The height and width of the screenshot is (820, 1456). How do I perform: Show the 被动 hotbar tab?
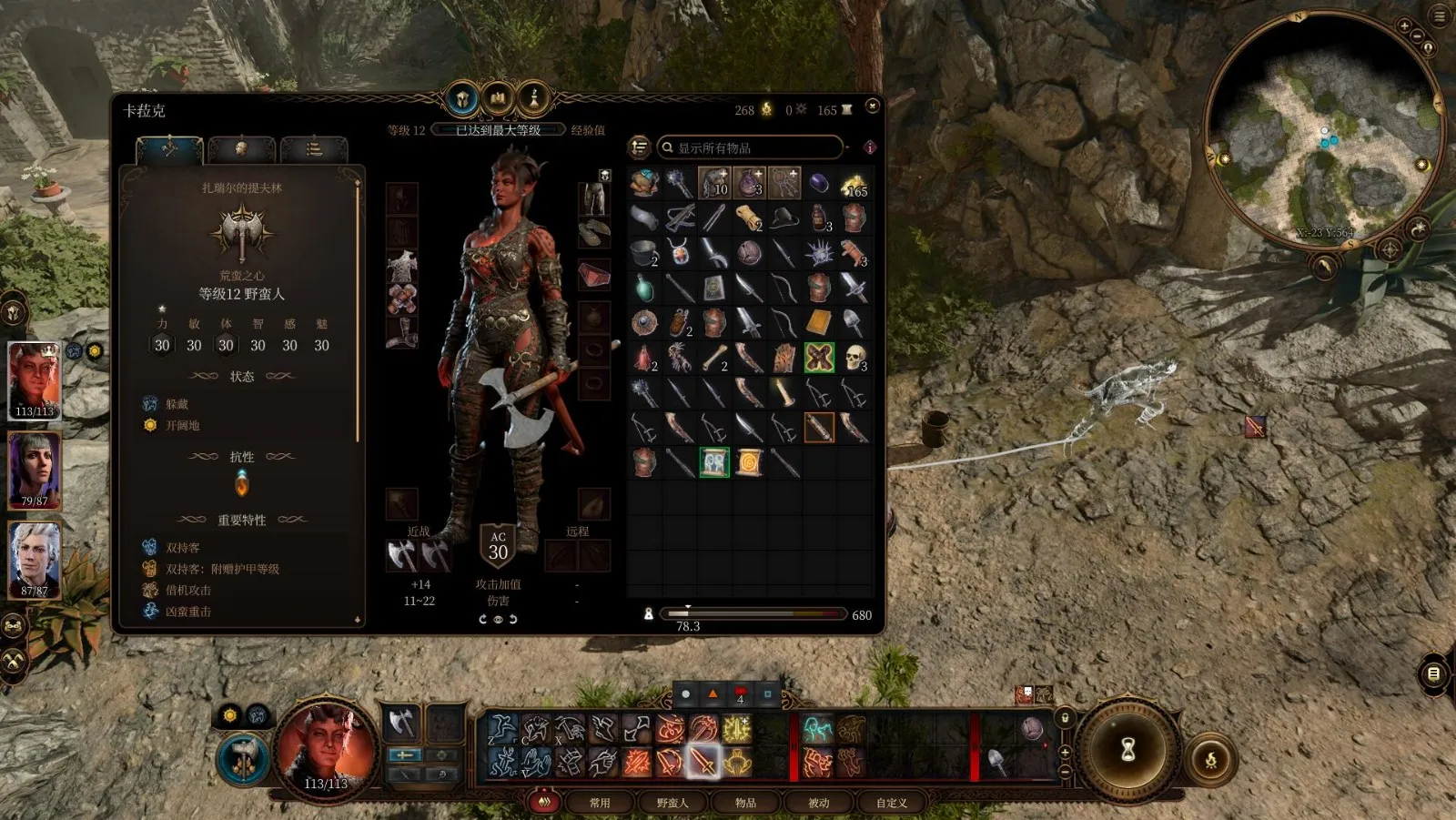coord(818,803)
